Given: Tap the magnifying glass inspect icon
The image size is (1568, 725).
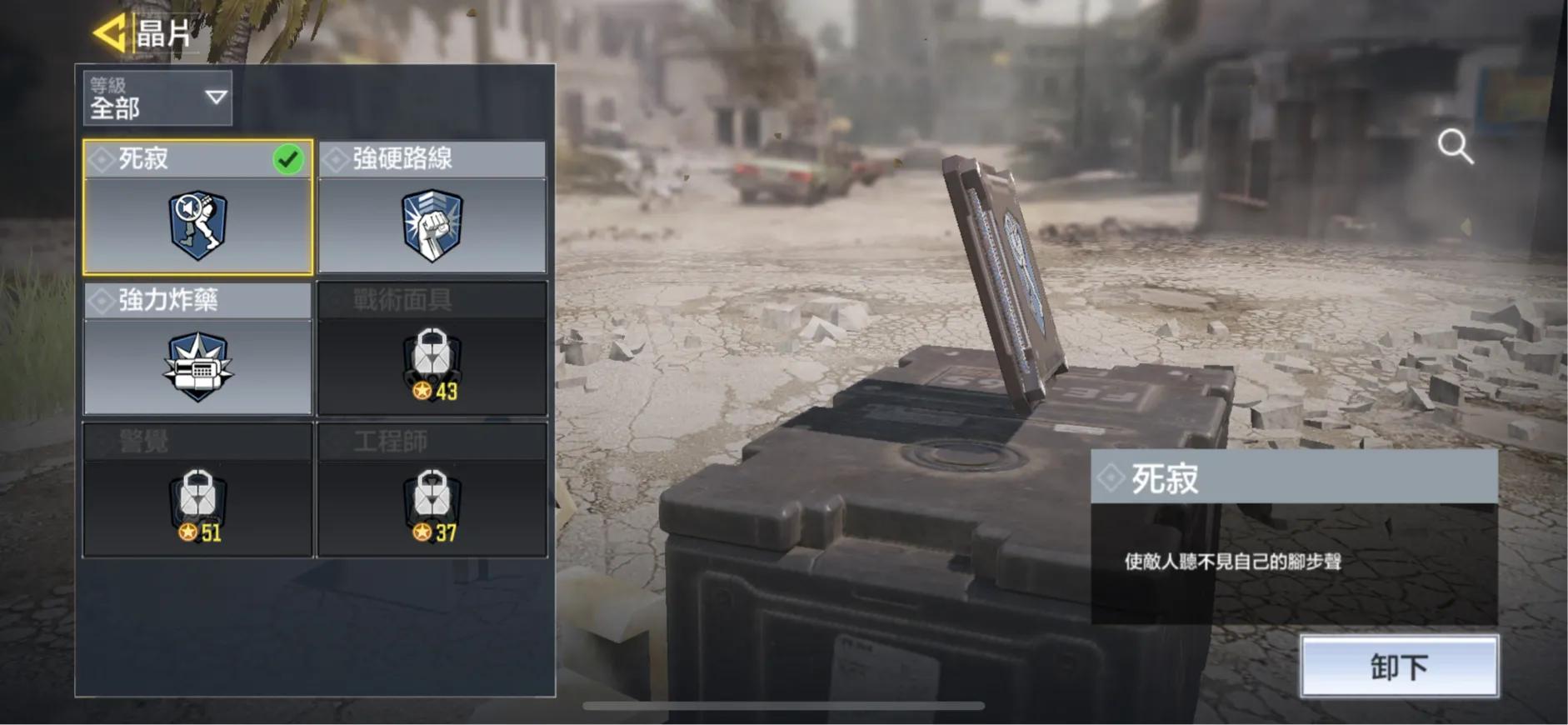Looking at the screenshot, I should [1455, 147].
